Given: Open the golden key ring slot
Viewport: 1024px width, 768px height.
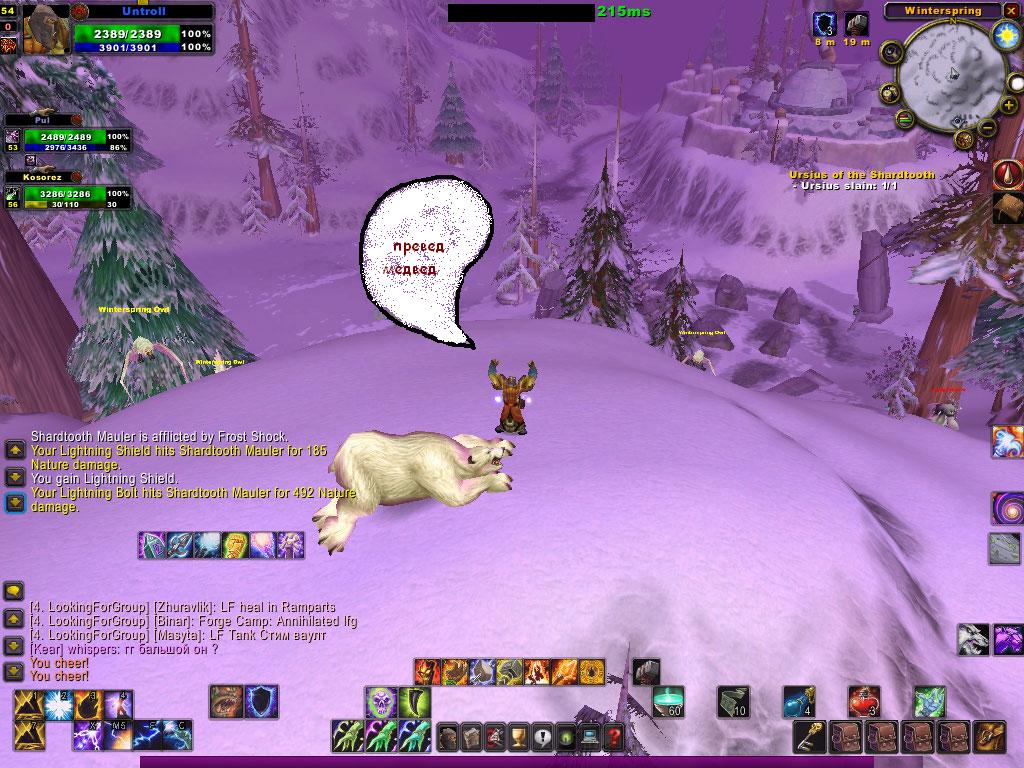Looking at the screenshot, I should click(x=809, y=737).
